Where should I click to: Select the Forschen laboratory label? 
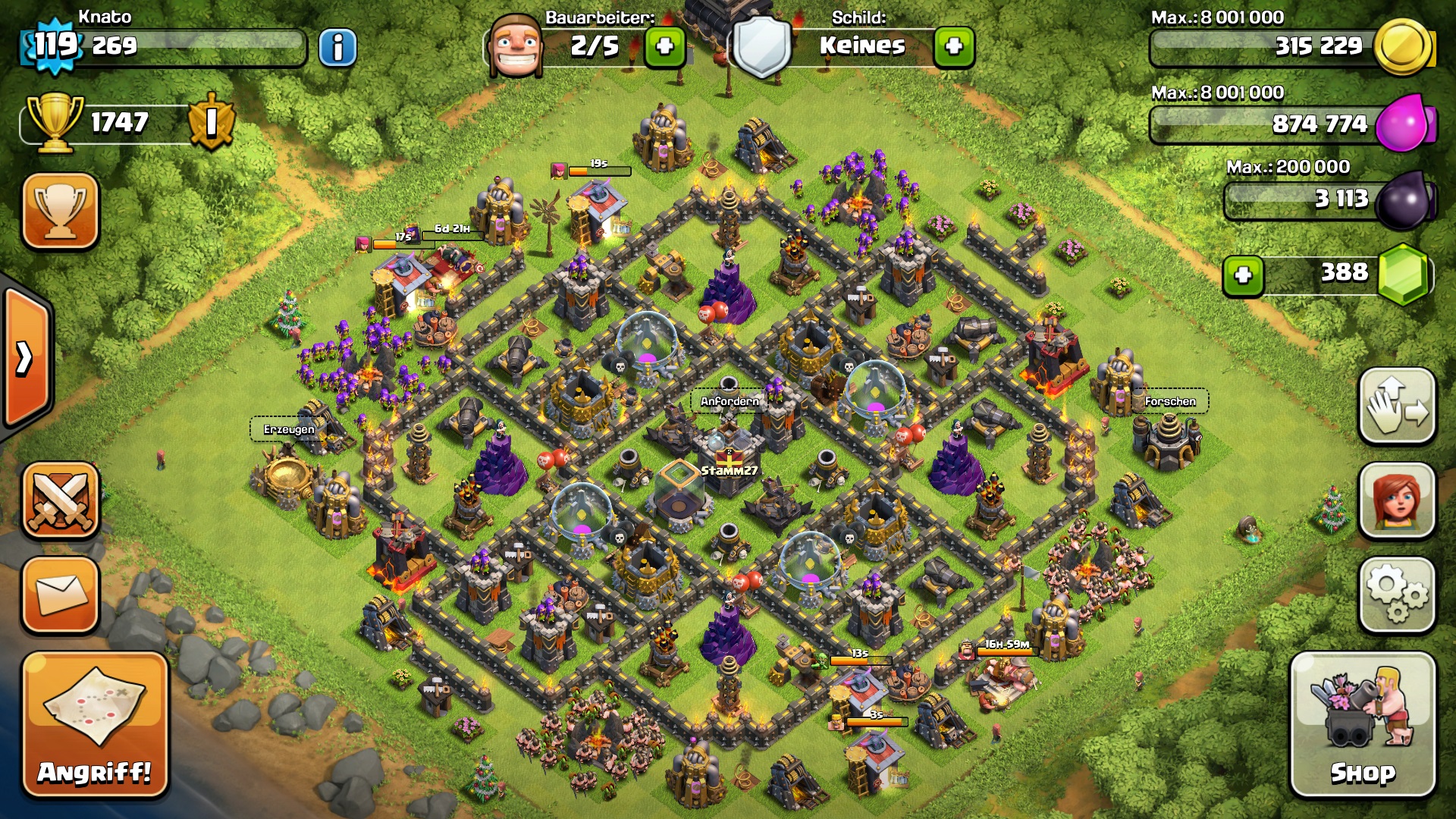1169,401
